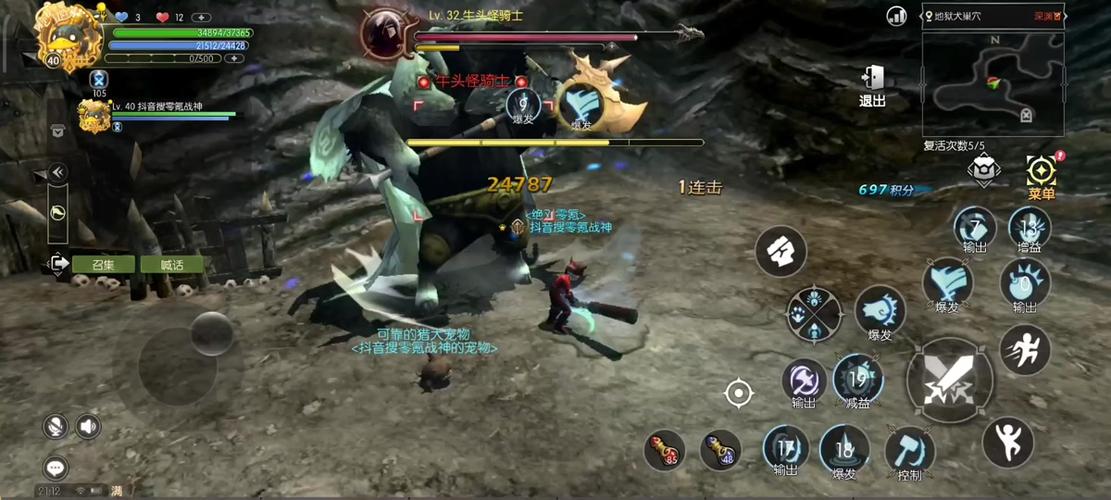Toggle the speaker voice audio
1111x500 pixels.
[x=88, y=427]
